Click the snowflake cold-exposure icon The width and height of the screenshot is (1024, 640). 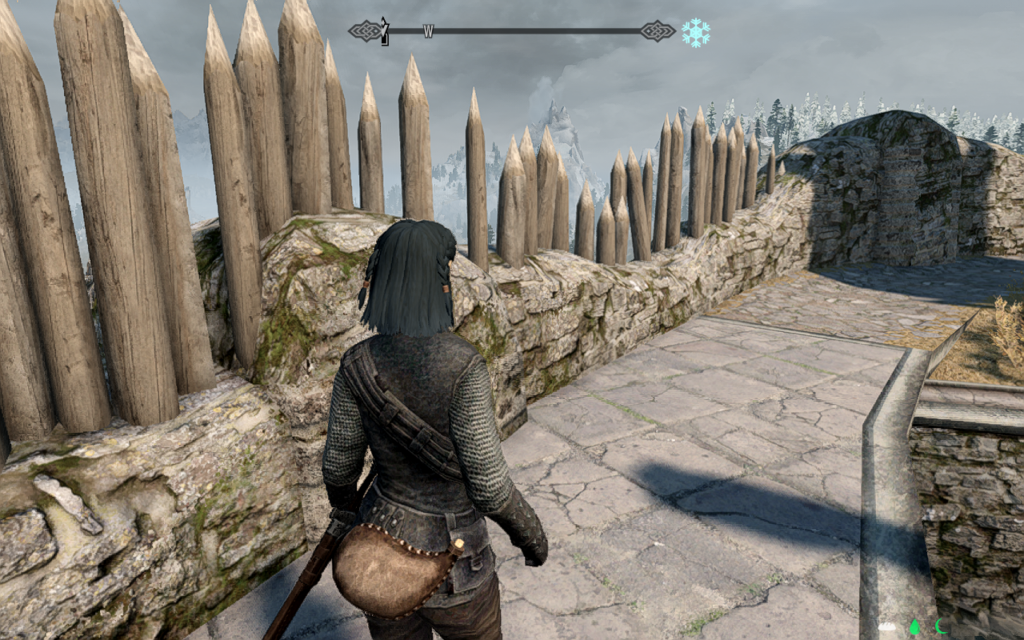[695, 32]
